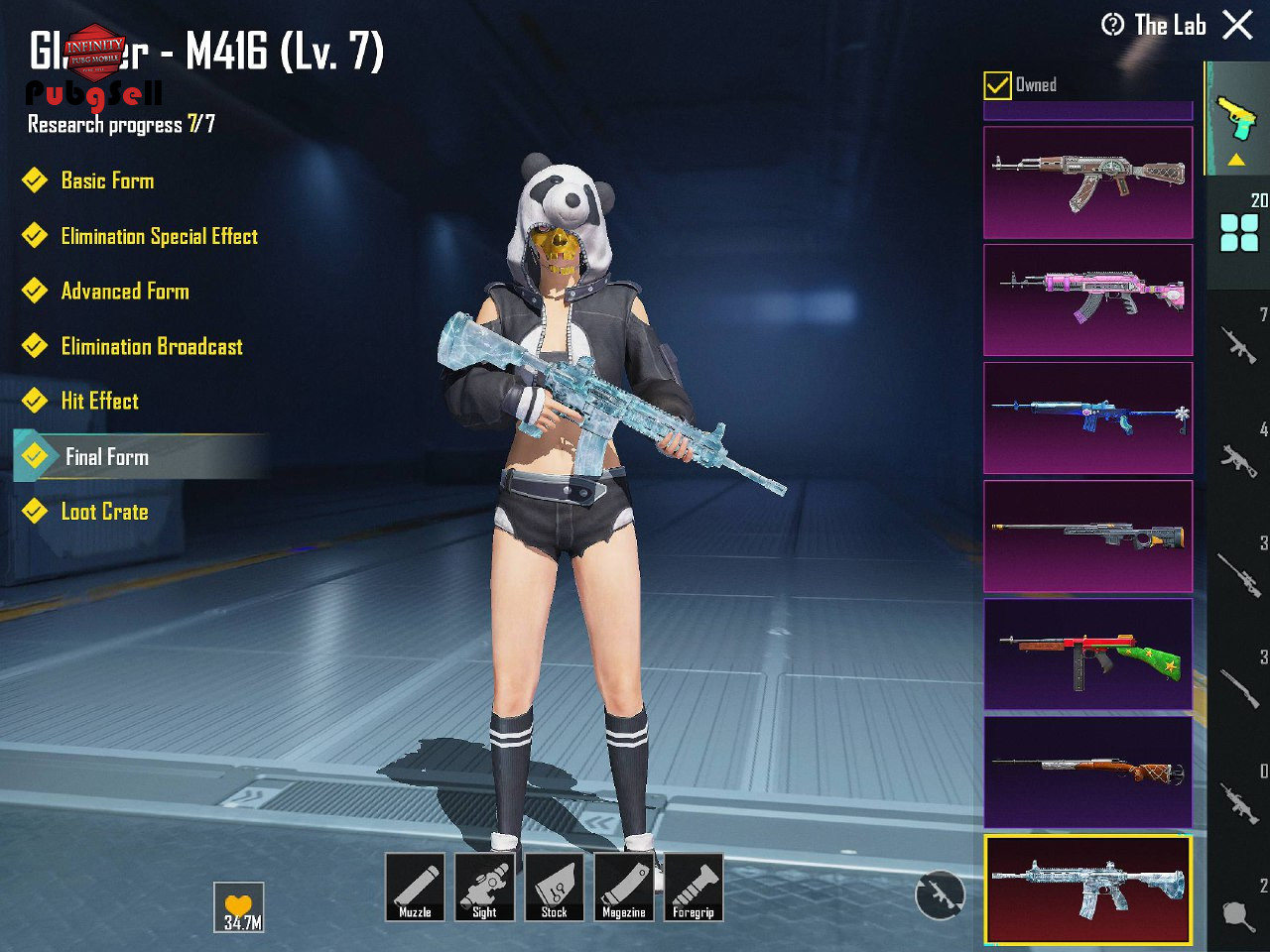Toggle the Owned filter checkbox
Screen dimensions: 1270x952
coord(997,85)
